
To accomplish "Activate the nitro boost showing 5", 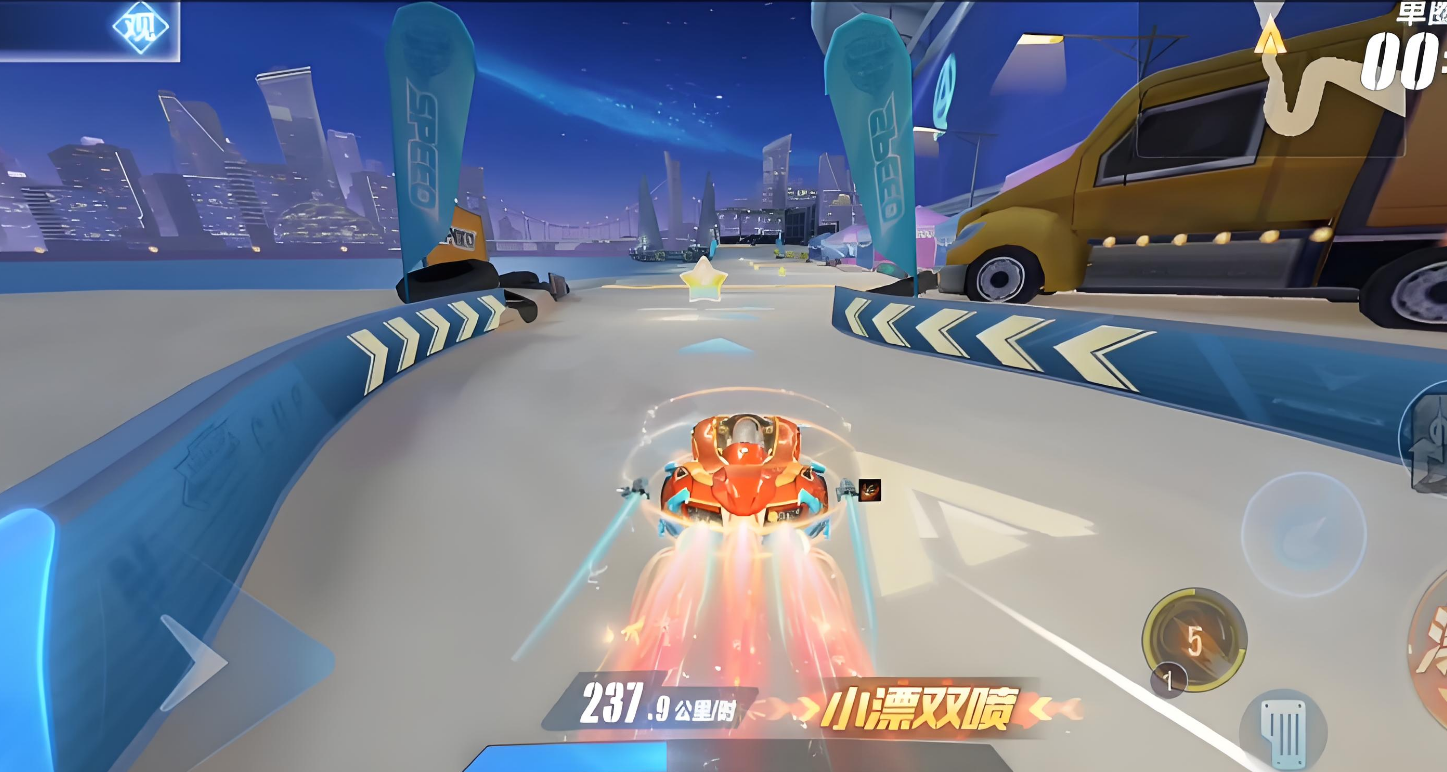I will tap(1194, 640).
